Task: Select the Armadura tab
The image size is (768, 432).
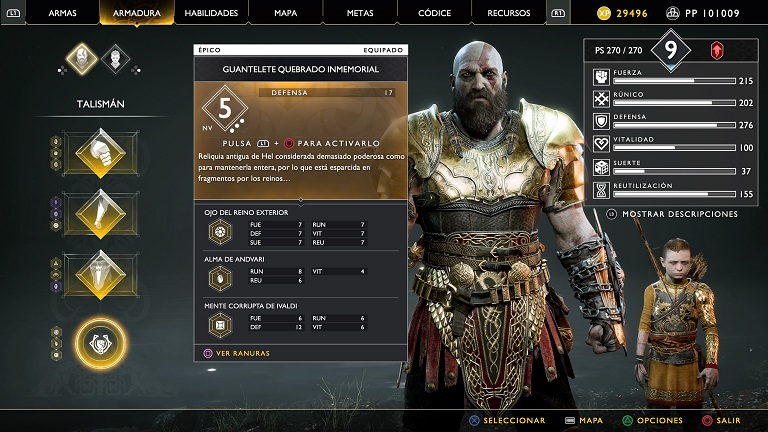Action: pyautogui.click(x=137, y=13)
